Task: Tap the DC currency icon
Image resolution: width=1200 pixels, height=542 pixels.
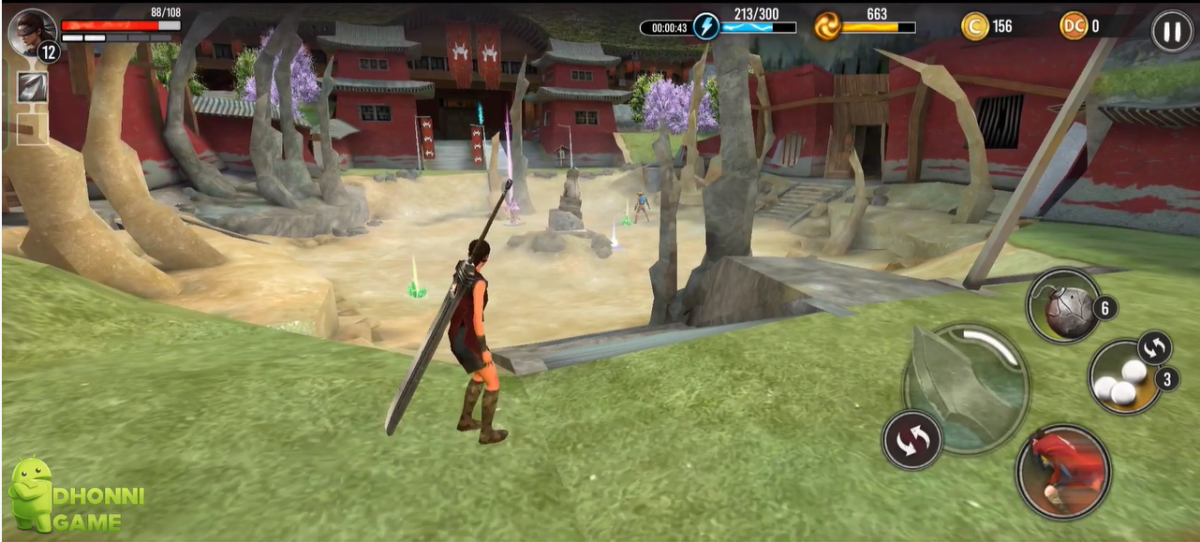Action: coord(1074,27)
